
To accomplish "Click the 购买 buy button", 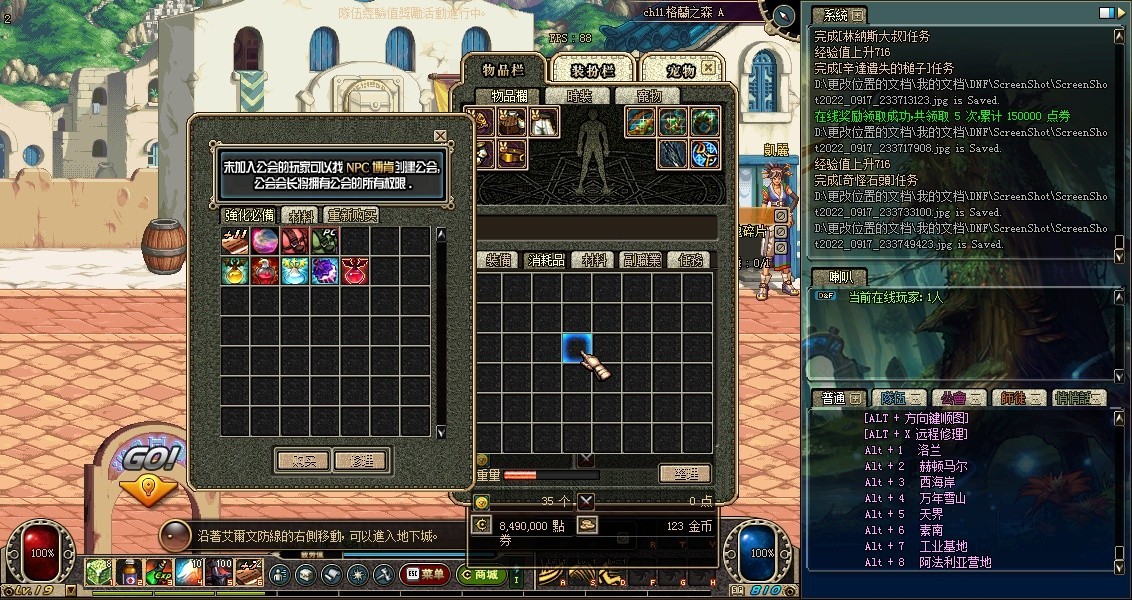I will click(x=302, y=461).
